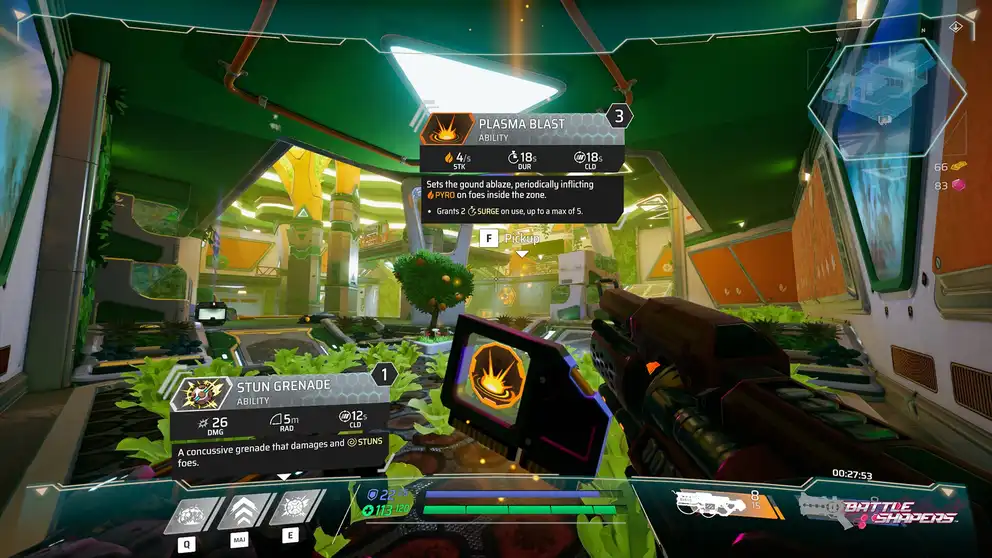Select the Plasma Blast ability card
The width and height of the screenshot is (992, 558).
click(x=522, y=167)
